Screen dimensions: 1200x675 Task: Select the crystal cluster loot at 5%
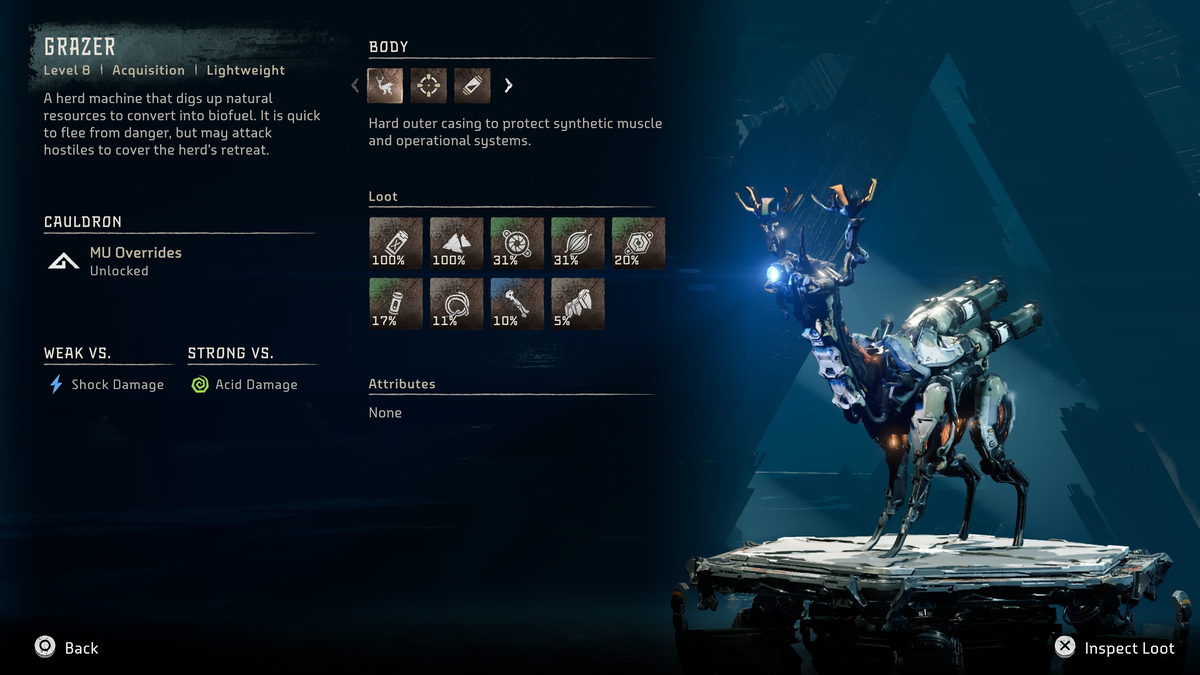(578, 303)
